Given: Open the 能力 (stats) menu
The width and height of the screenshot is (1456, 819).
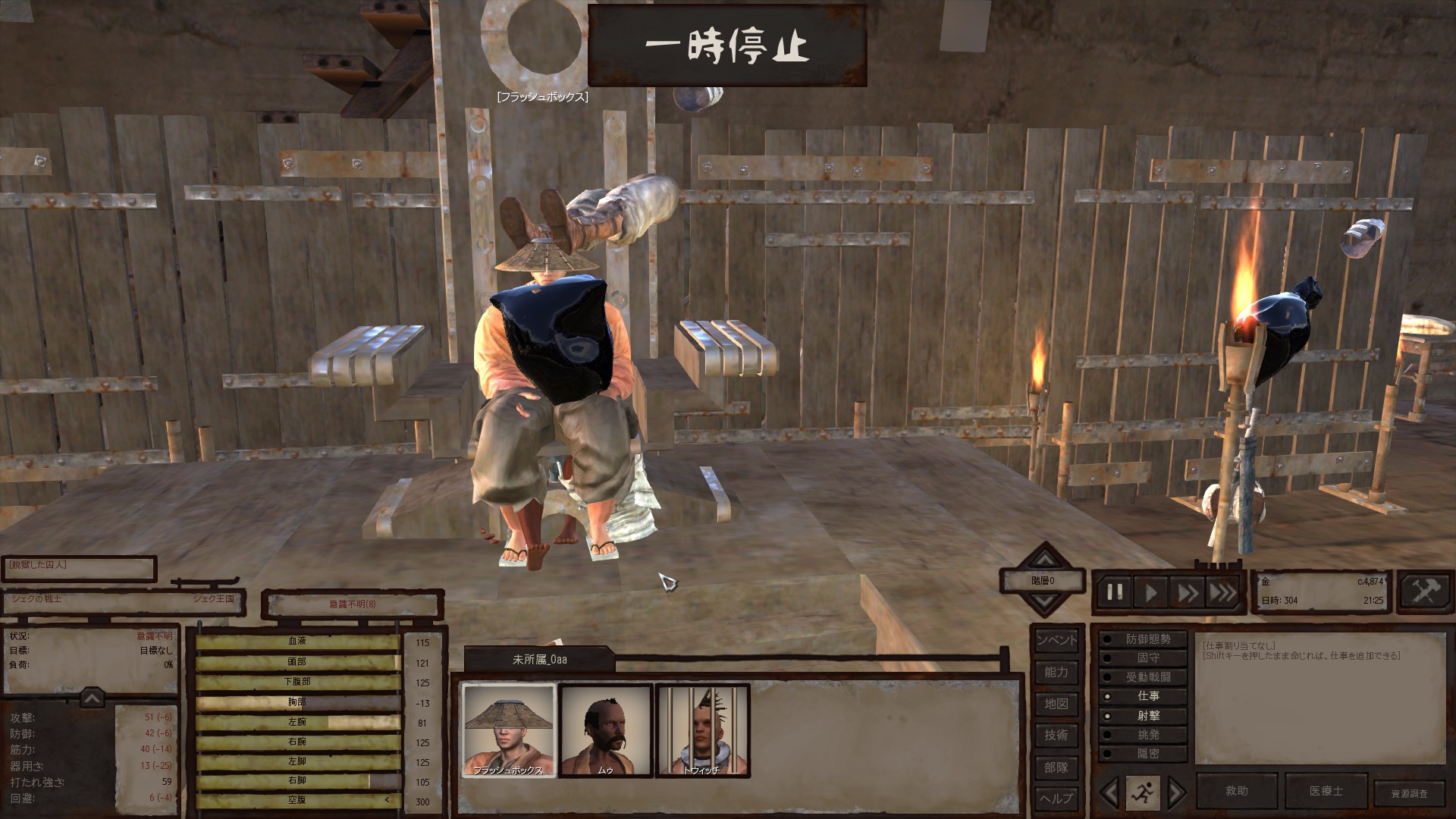Looking at the screenshot, I should (x=1056, y=672).
